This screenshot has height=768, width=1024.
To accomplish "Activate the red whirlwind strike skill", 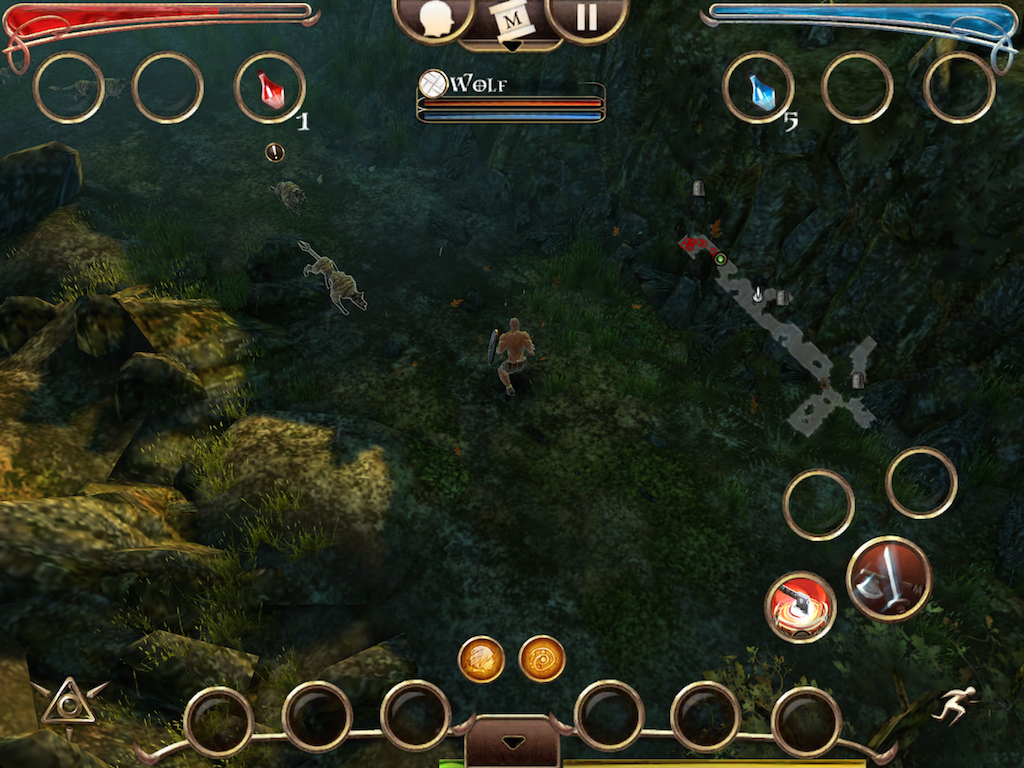I will (800, 606).
